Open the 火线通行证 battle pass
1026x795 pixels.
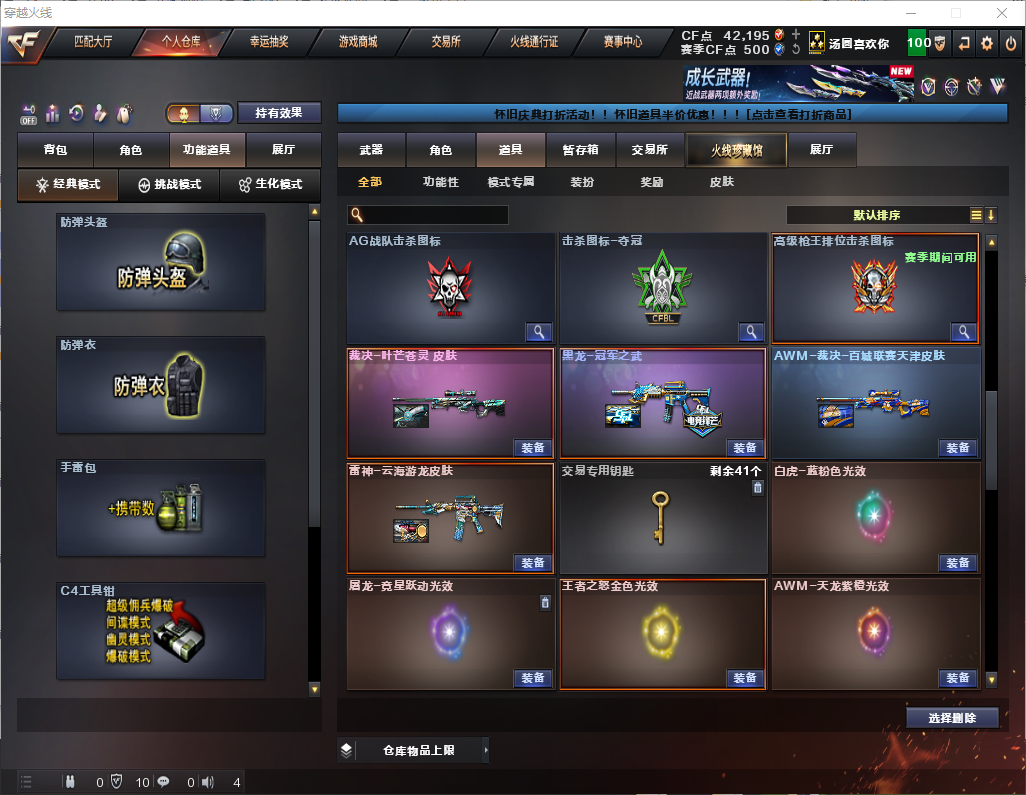point(534,42)
